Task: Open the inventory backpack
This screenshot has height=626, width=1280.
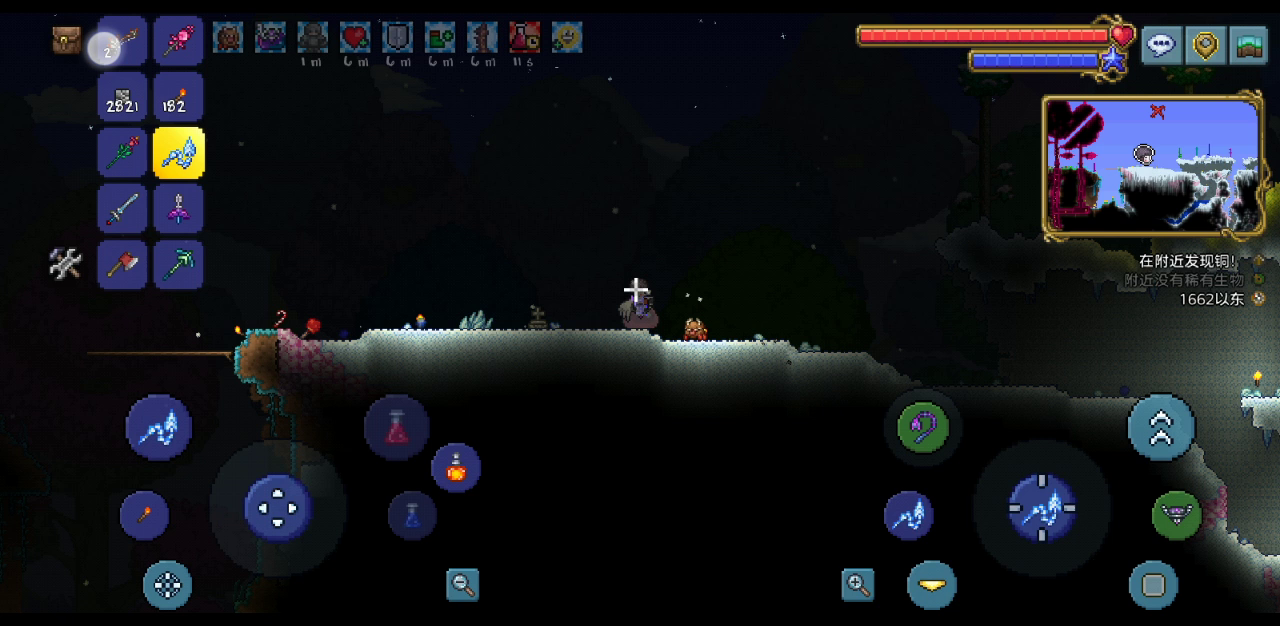Action: point(67,41)
